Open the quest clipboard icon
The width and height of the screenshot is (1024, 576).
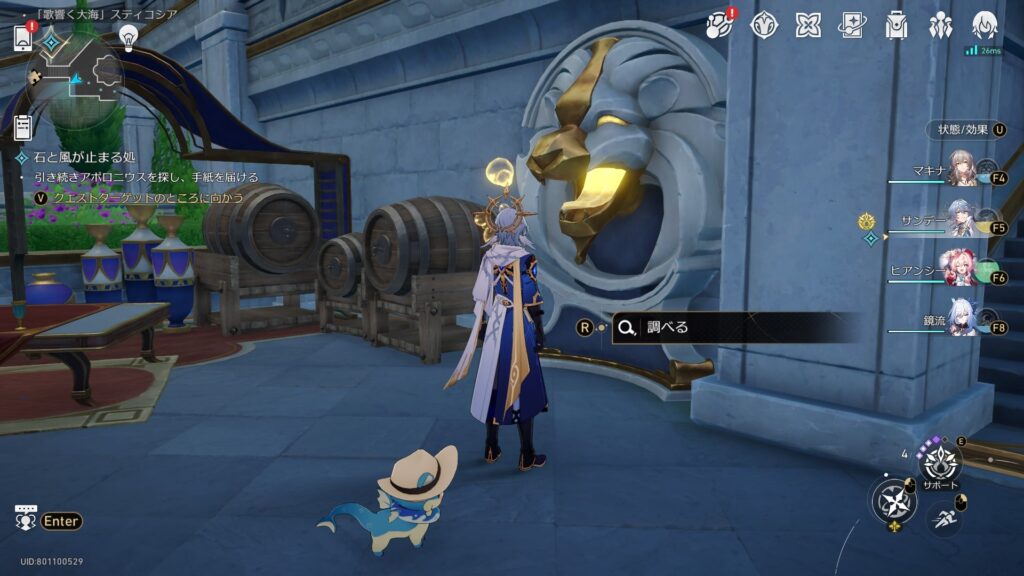click(24, 127)
